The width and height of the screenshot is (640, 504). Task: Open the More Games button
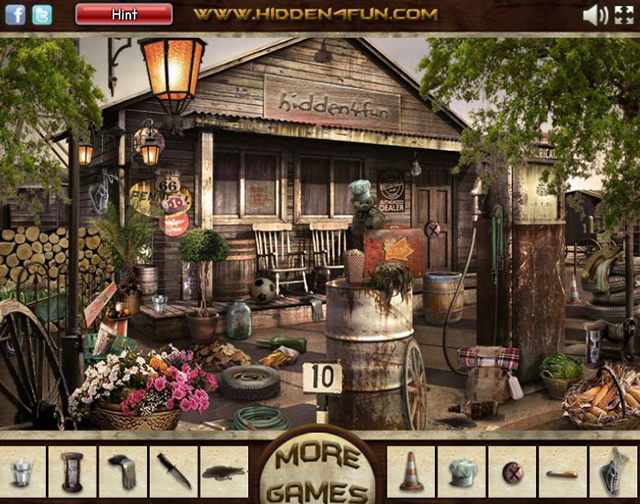(x=320, y=470)
